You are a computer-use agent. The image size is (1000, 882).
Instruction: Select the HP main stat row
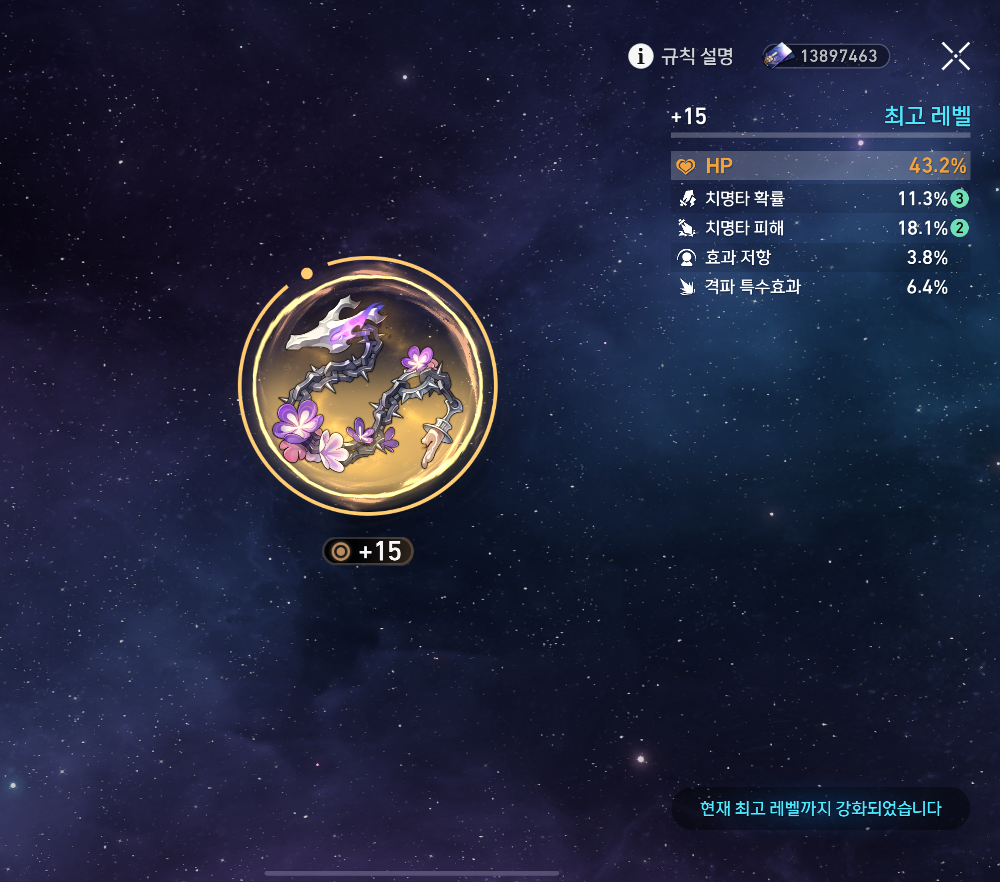pyautogui.click(x=820, y=166)
